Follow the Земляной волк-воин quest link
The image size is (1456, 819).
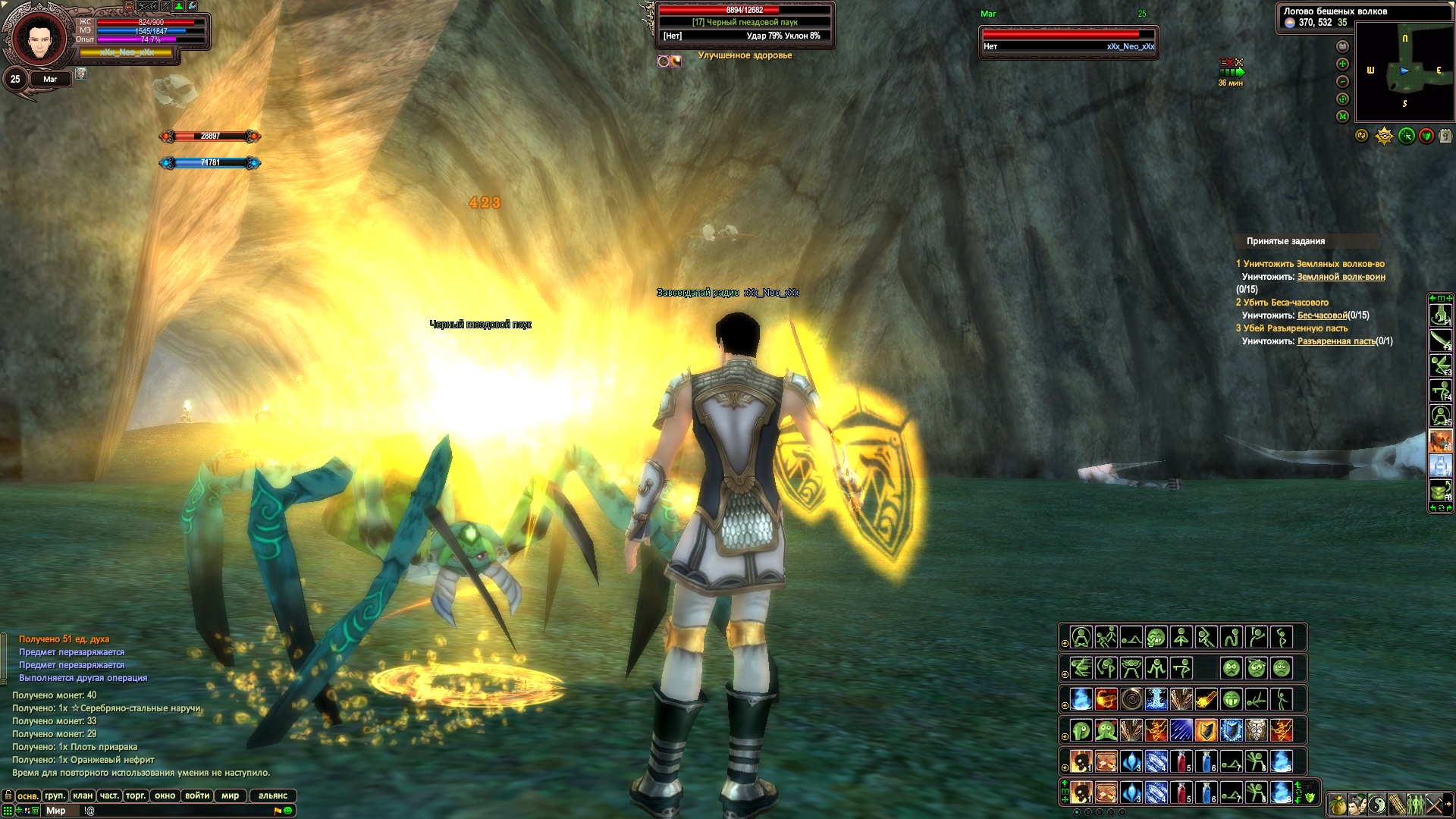(1341, 277)
